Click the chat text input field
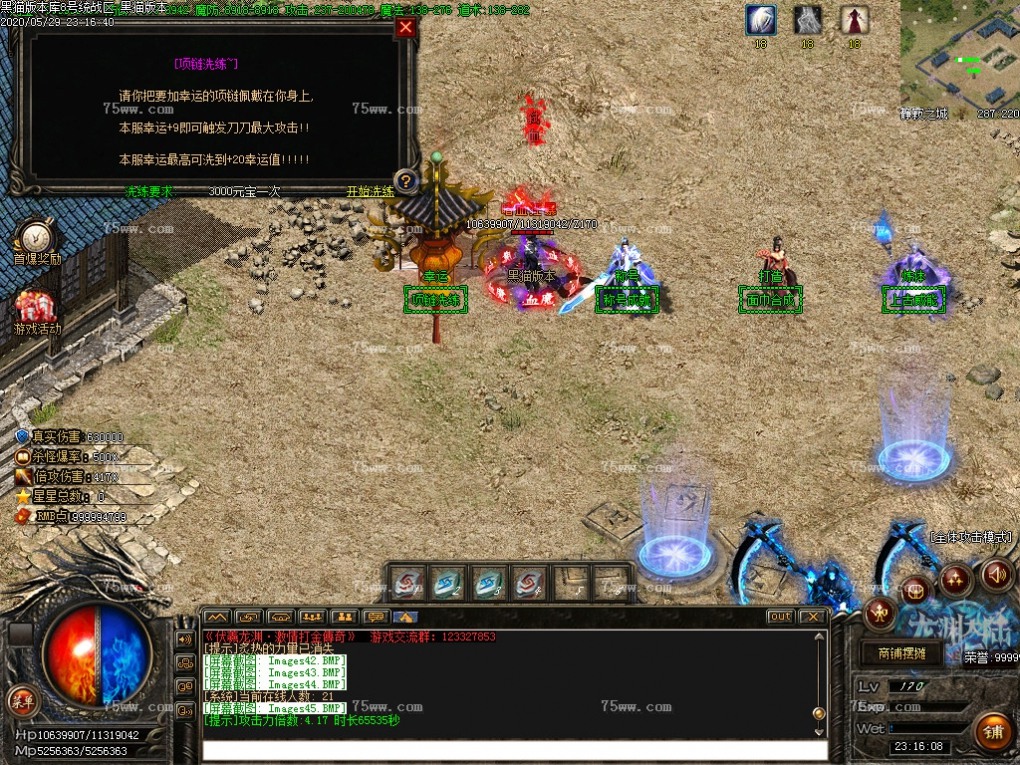The image size is (1020, 765). point(514,750)
